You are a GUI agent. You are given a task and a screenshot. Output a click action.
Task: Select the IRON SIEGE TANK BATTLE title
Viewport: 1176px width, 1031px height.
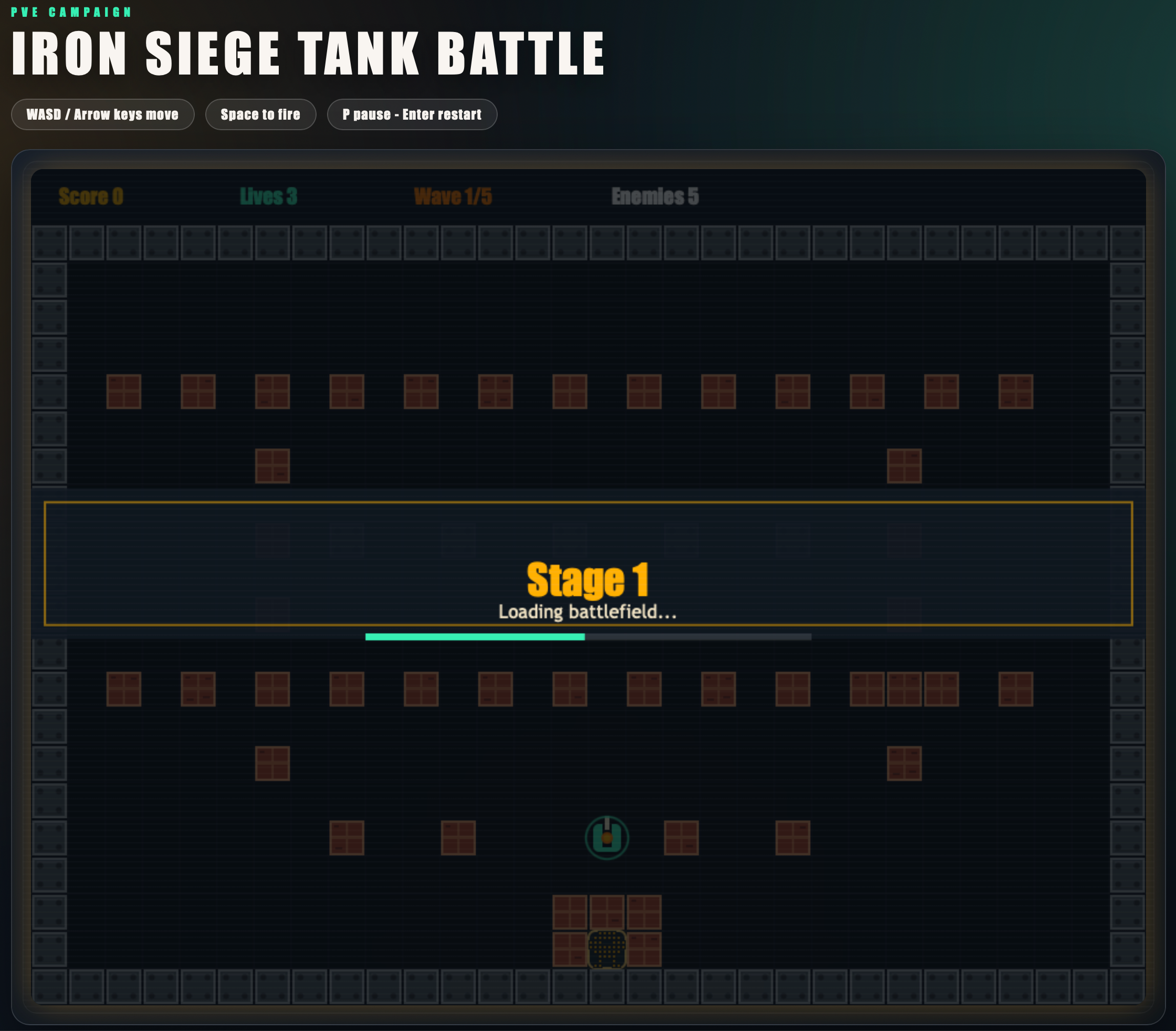[308, 53]
